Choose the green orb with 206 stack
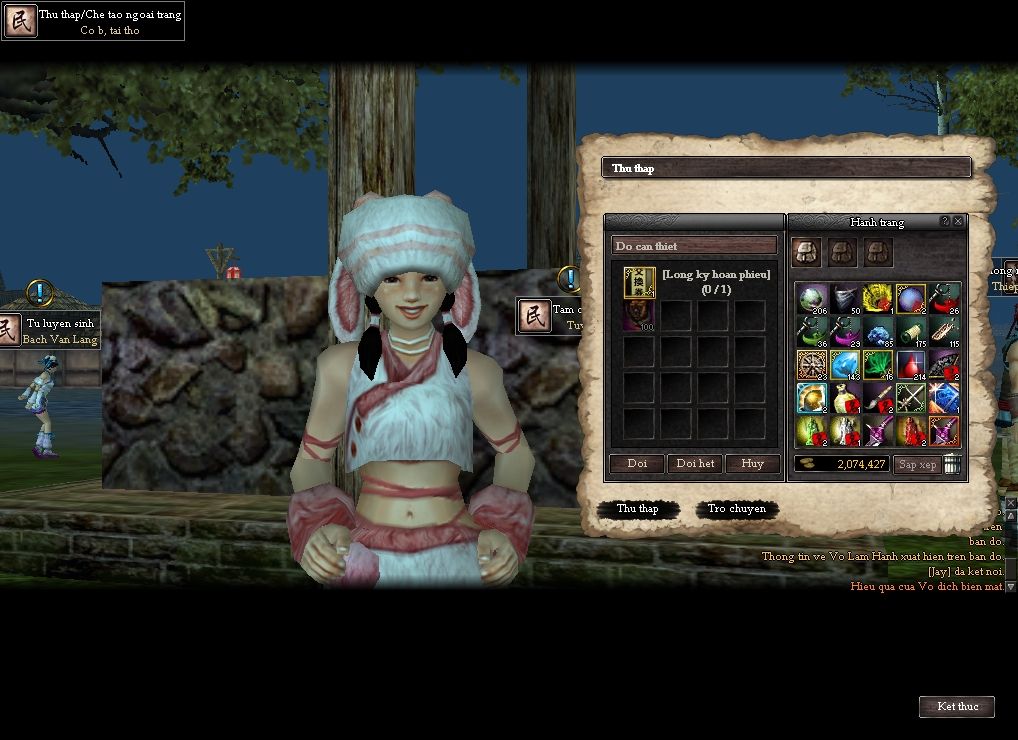 [812, 299]
